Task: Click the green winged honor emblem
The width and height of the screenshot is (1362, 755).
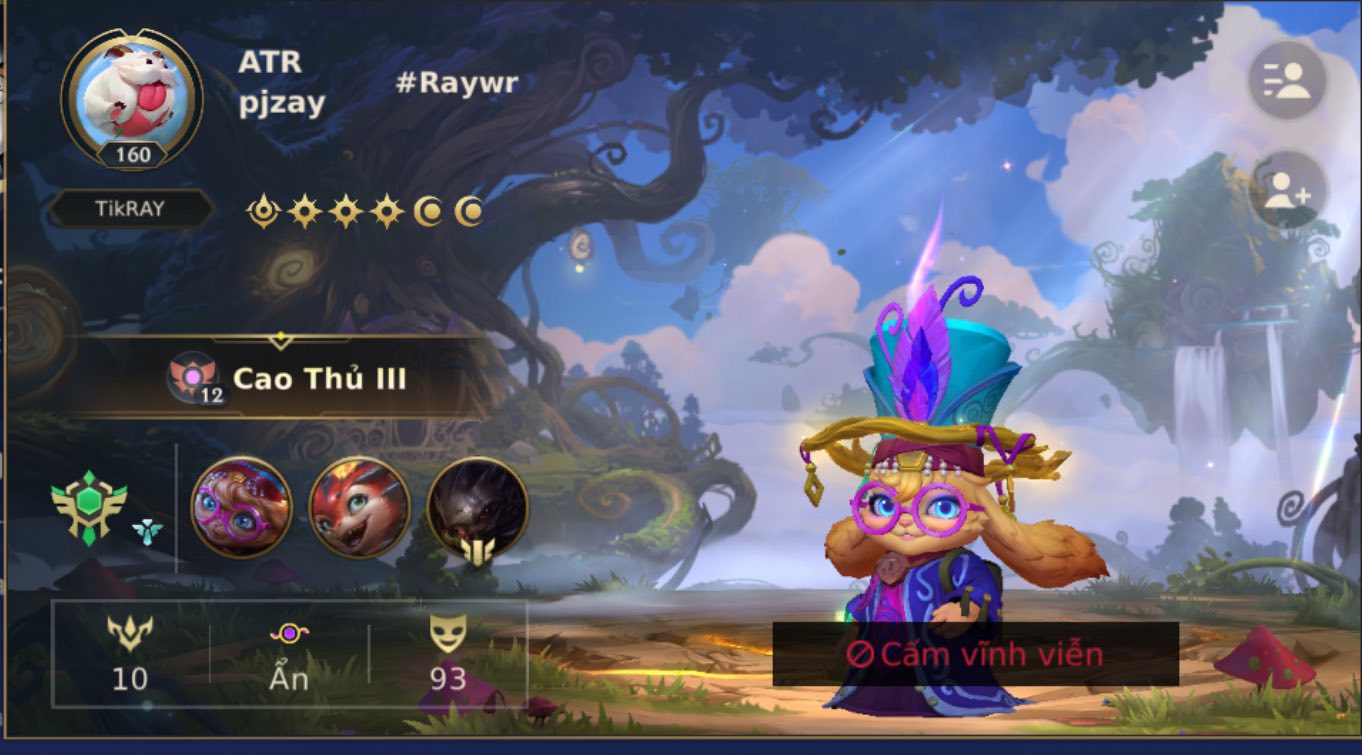Action: (90, 508)
